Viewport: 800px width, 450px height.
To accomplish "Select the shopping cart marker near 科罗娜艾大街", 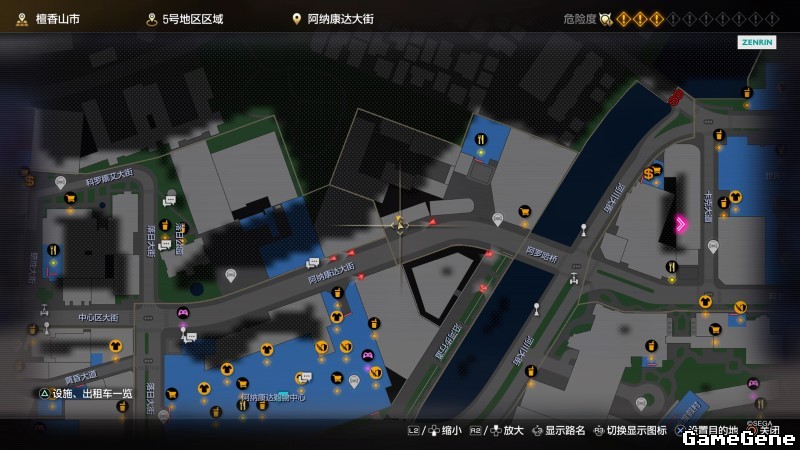I will coord(70,198).
